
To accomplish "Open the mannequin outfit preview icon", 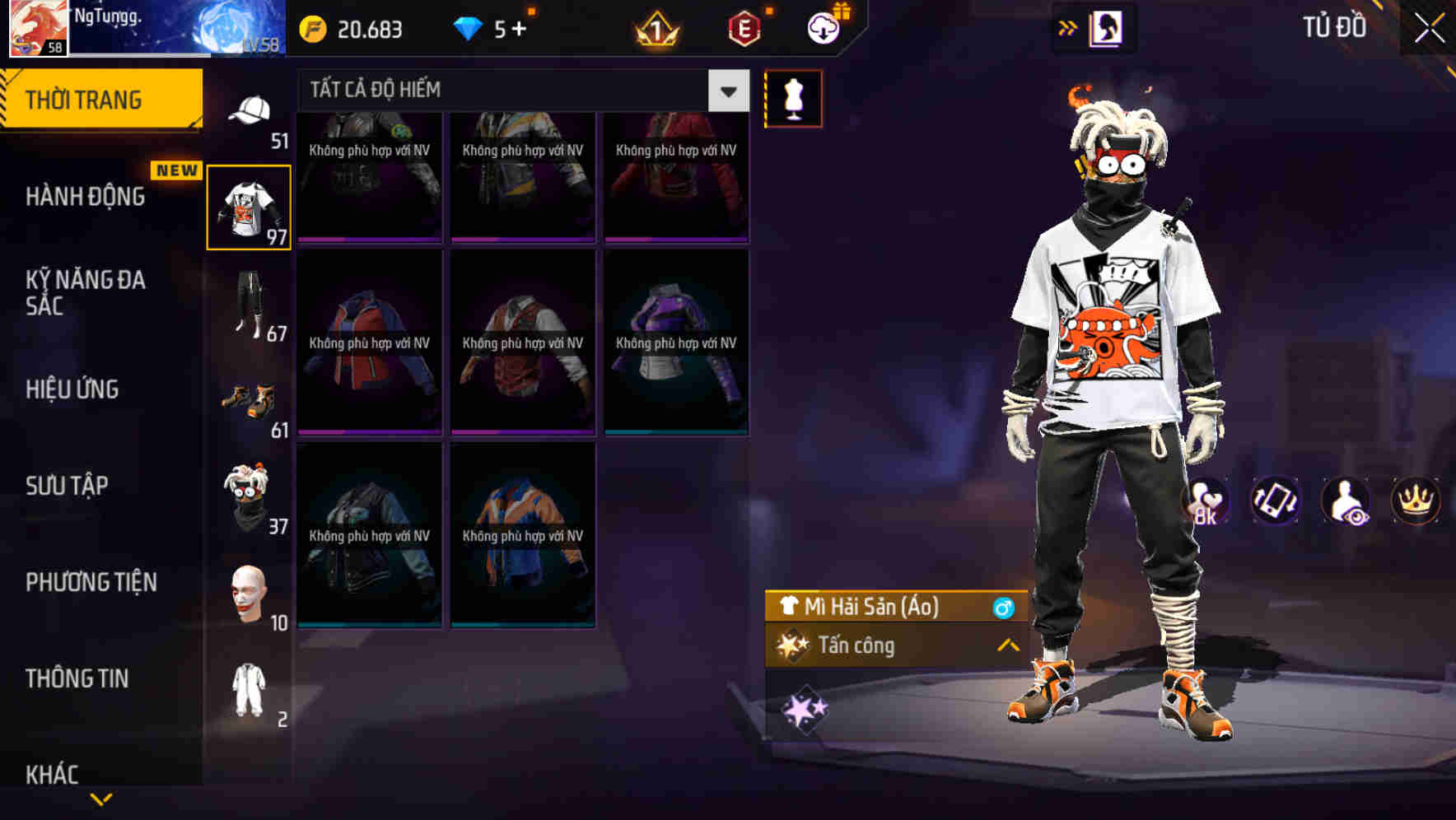I will tap(793, 98).
